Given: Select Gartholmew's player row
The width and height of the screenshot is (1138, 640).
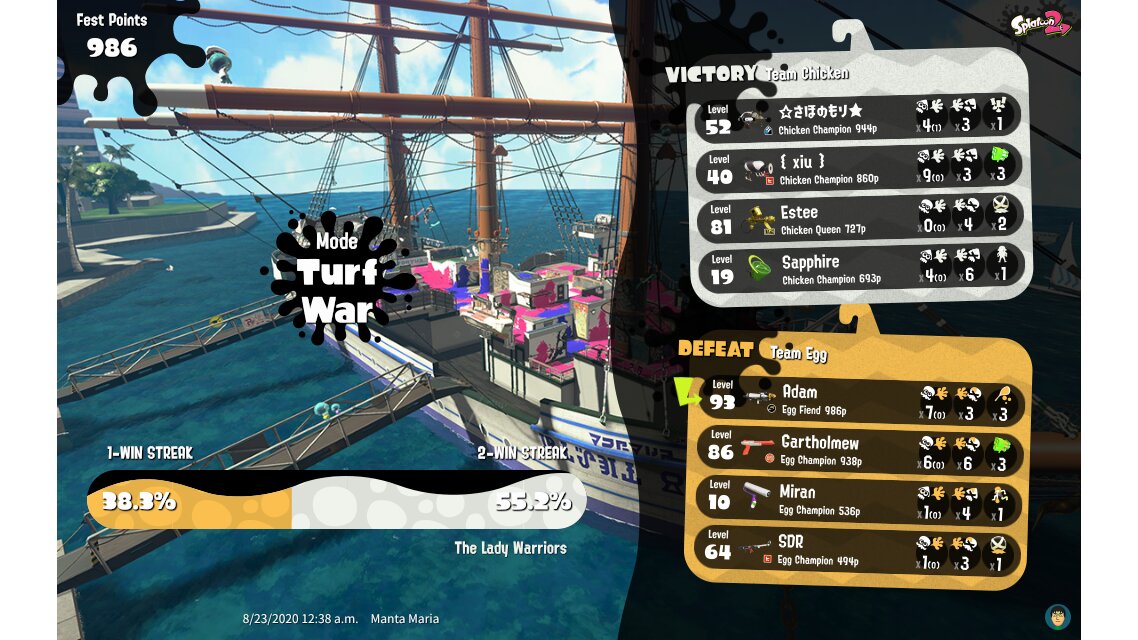Looking at the screenshot, I should pyautogui.click(x=860, y=449).
